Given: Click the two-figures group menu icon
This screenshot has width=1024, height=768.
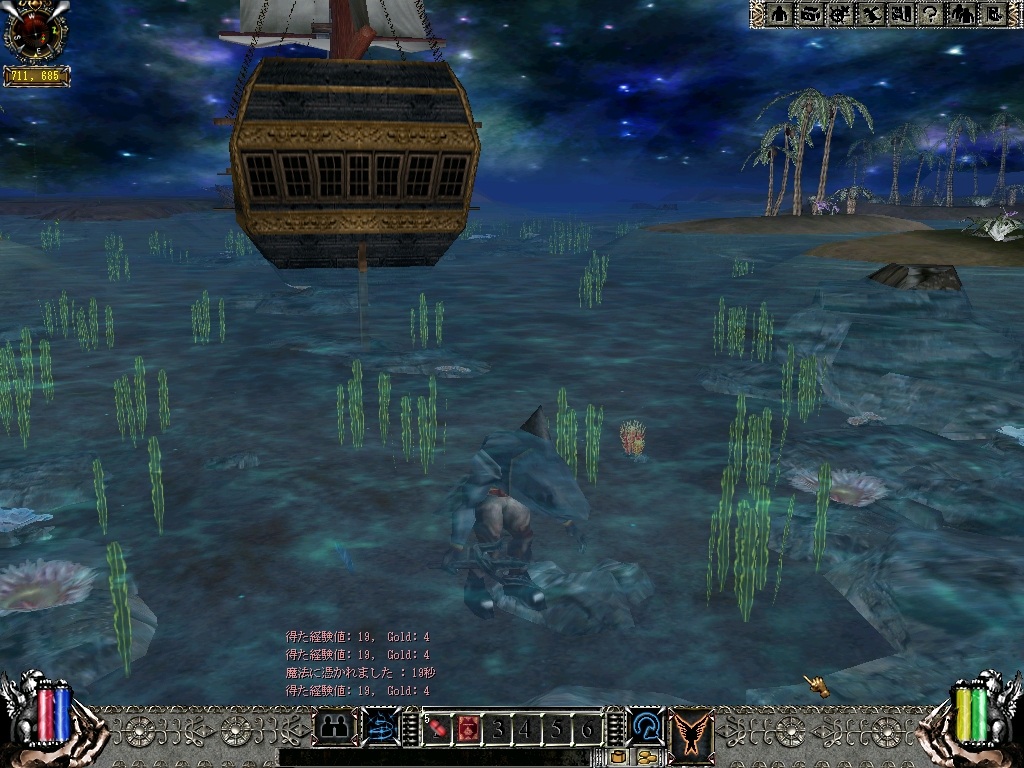Looking at the screenshot, I should 963,14.
